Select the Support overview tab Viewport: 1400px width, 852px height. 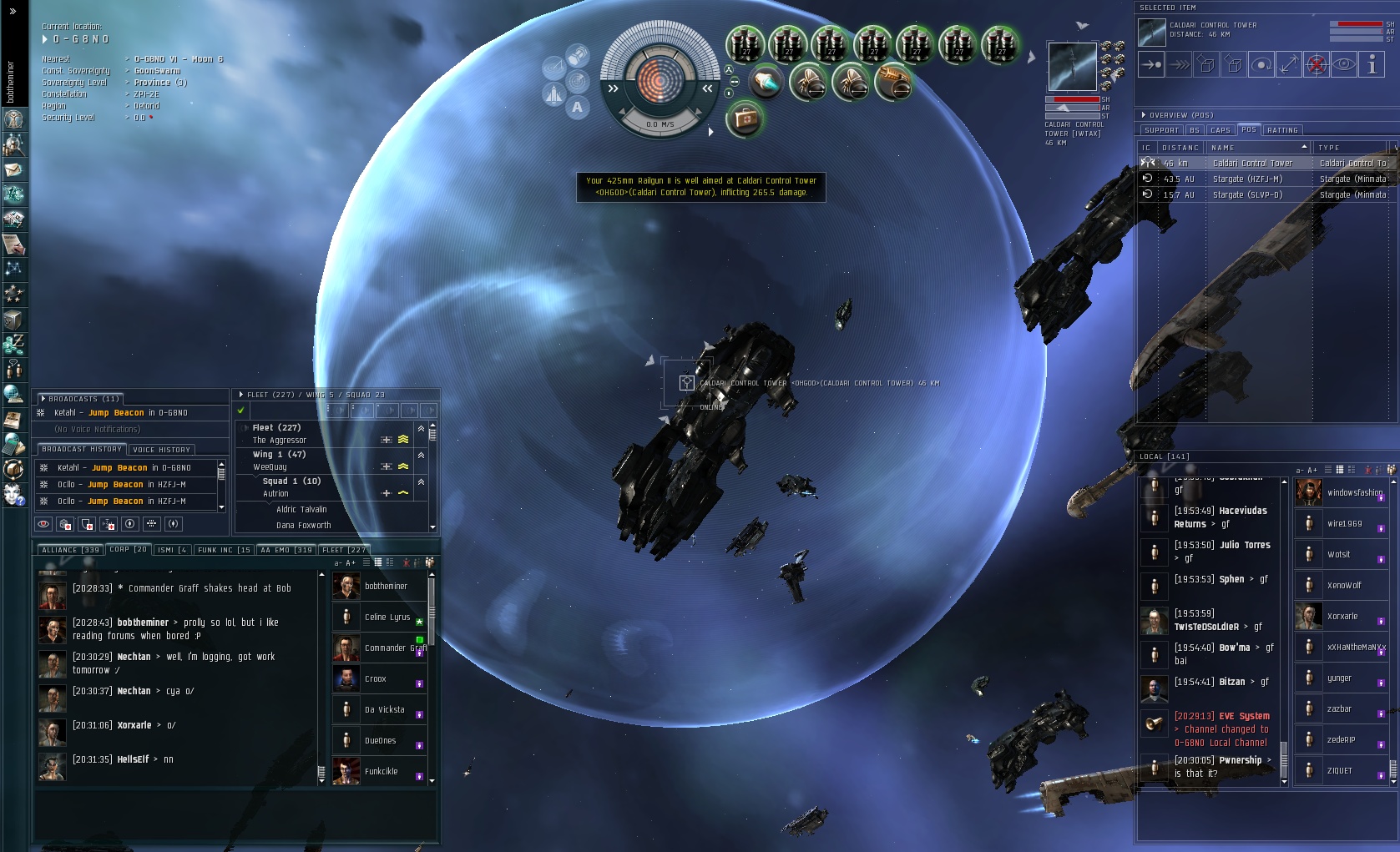[x=1161, y=130]
